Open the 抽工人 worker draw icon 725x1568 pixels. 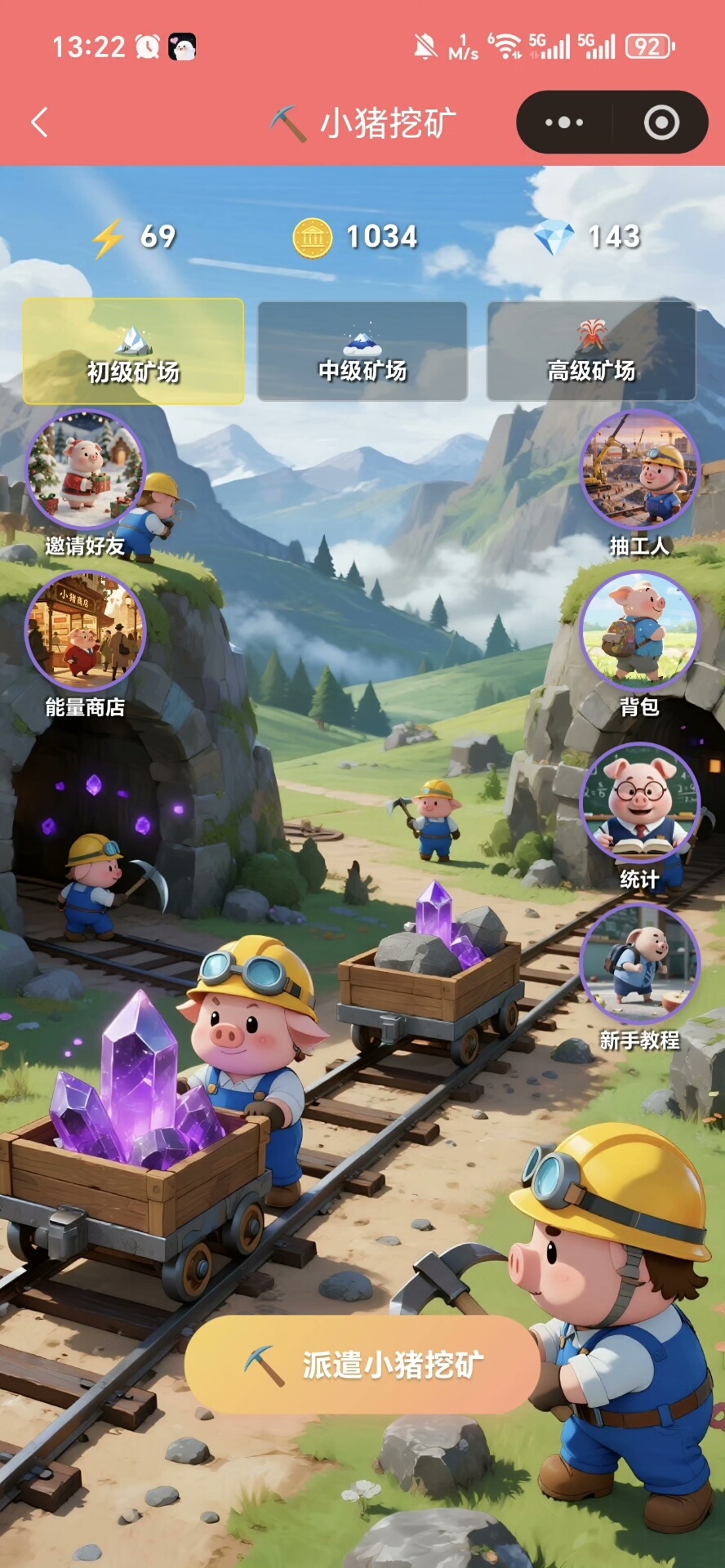click(639, 471)
